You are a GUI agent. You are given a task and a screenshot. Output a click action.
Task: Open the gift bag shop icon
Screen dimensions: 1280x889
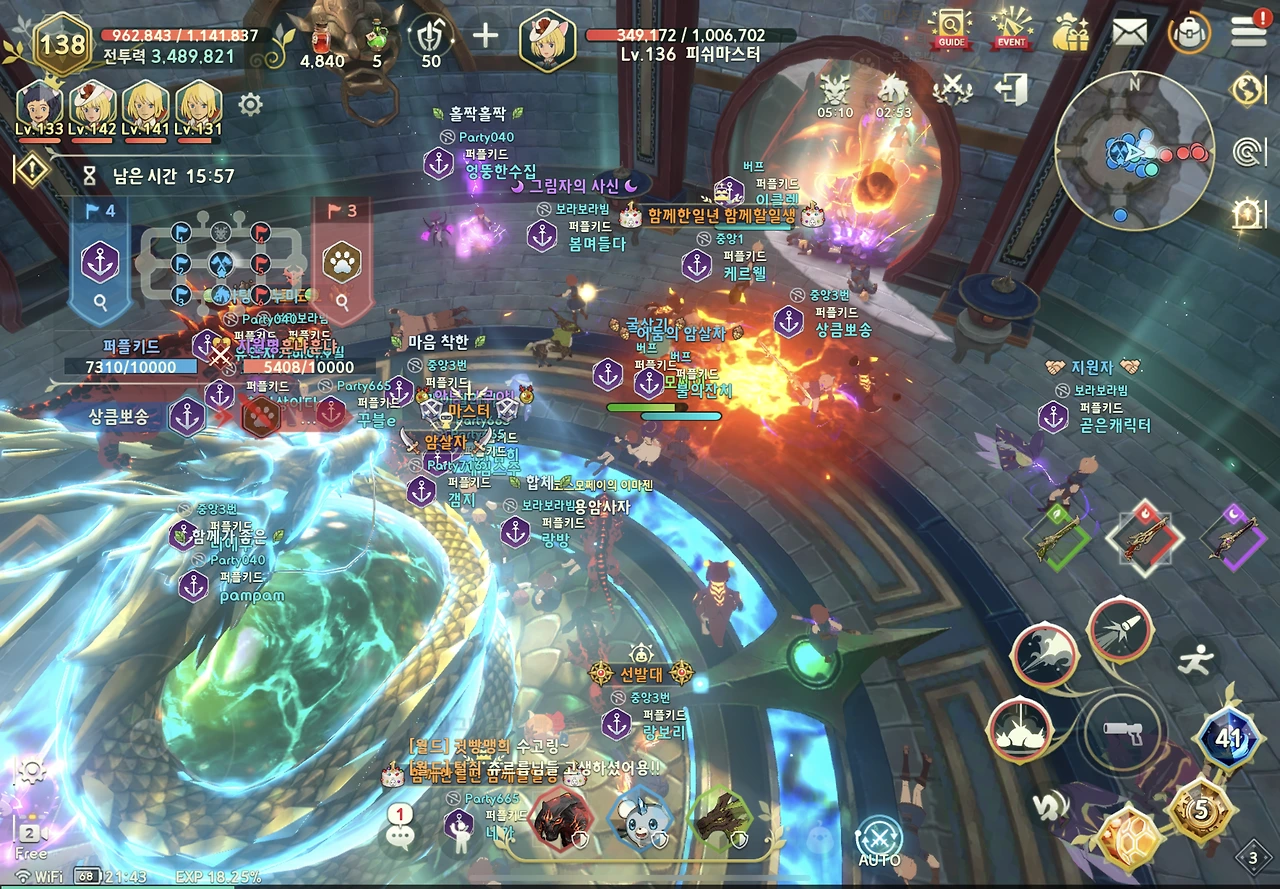click(1070, 31)
